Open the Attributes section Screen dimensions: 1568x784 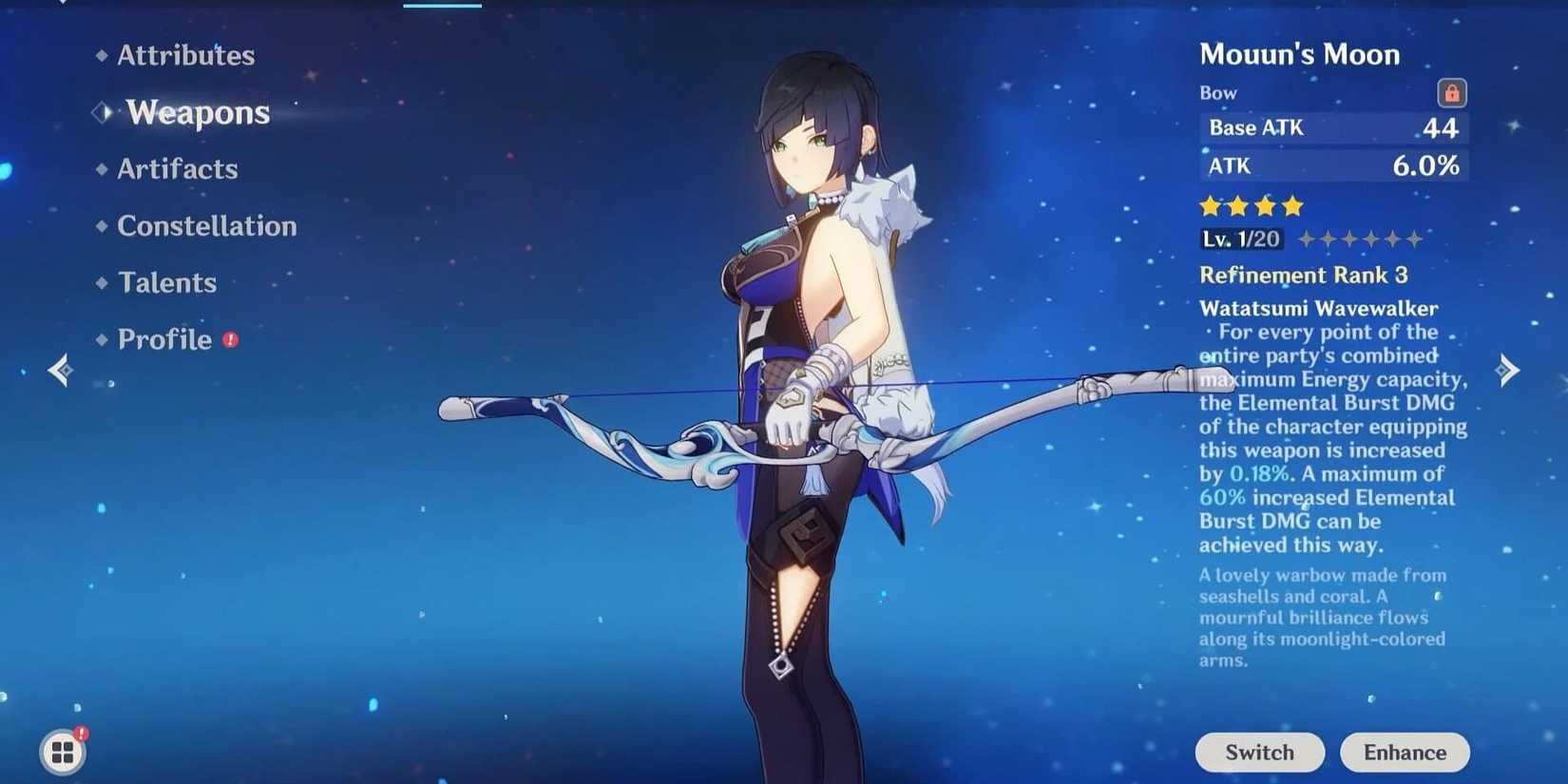coord(185,55)
